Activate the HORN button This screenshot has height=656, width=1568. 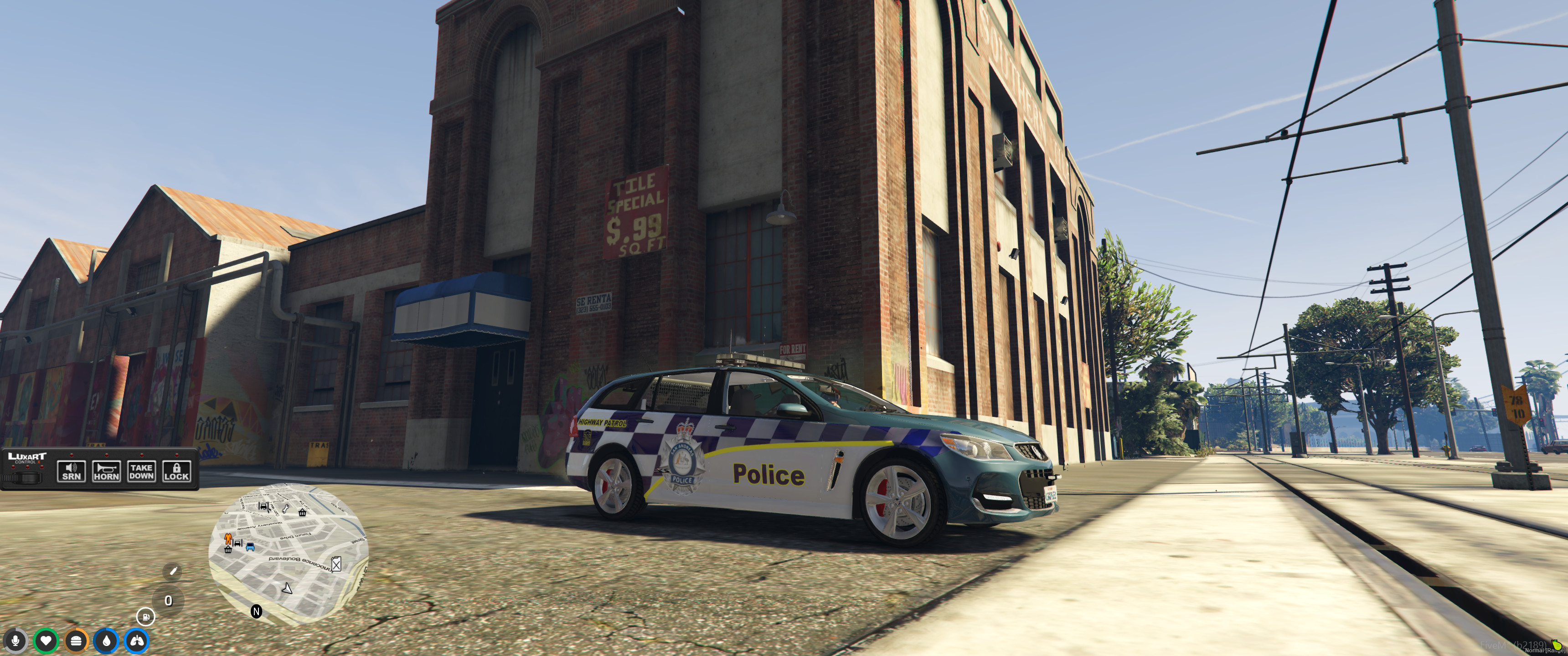[x=107, y=471]
